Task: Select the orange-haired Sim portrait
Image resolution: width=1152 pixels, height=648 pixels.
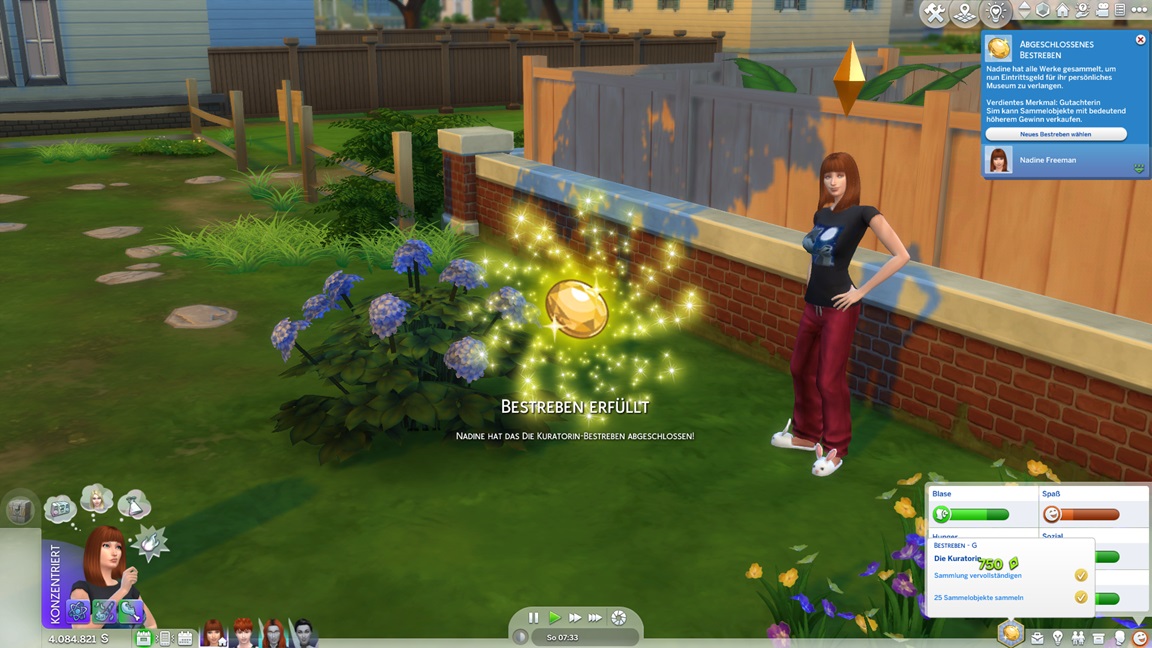Action: click(243, 633)
